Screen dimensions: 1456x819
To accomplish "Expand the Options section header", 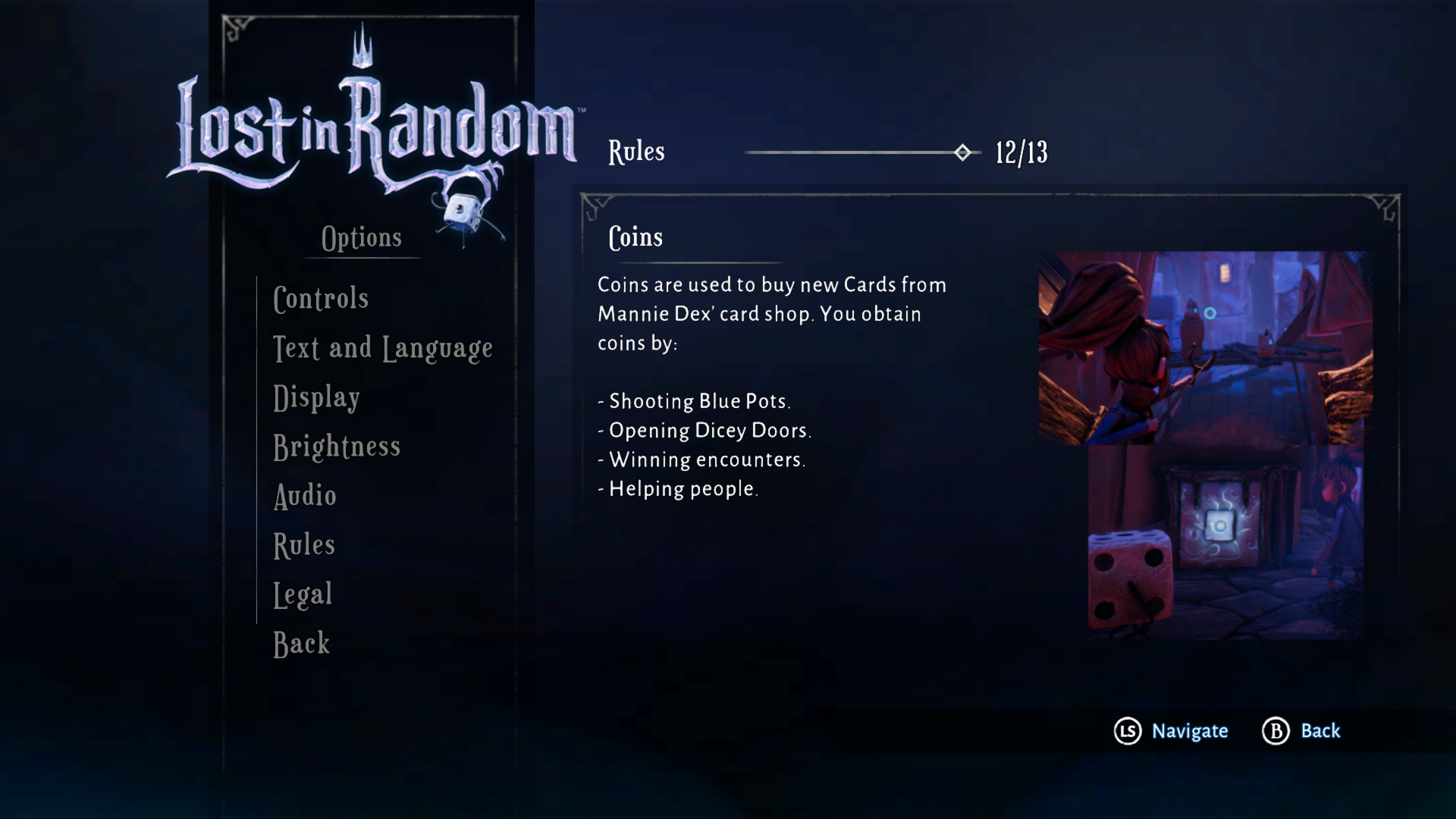I will [x=362, y=237].
